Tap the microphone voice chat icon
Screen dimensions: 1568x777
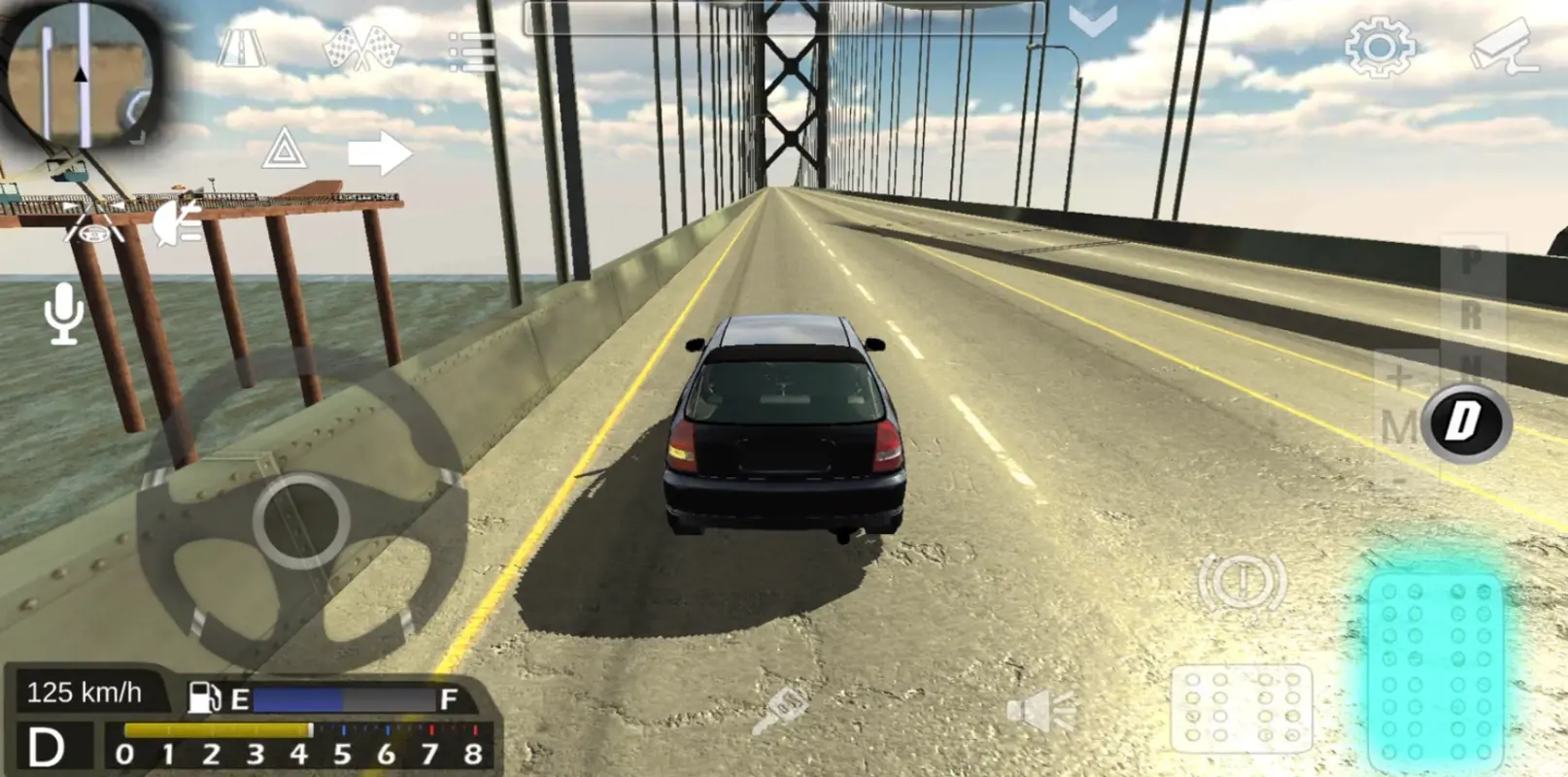coord(62,313)
